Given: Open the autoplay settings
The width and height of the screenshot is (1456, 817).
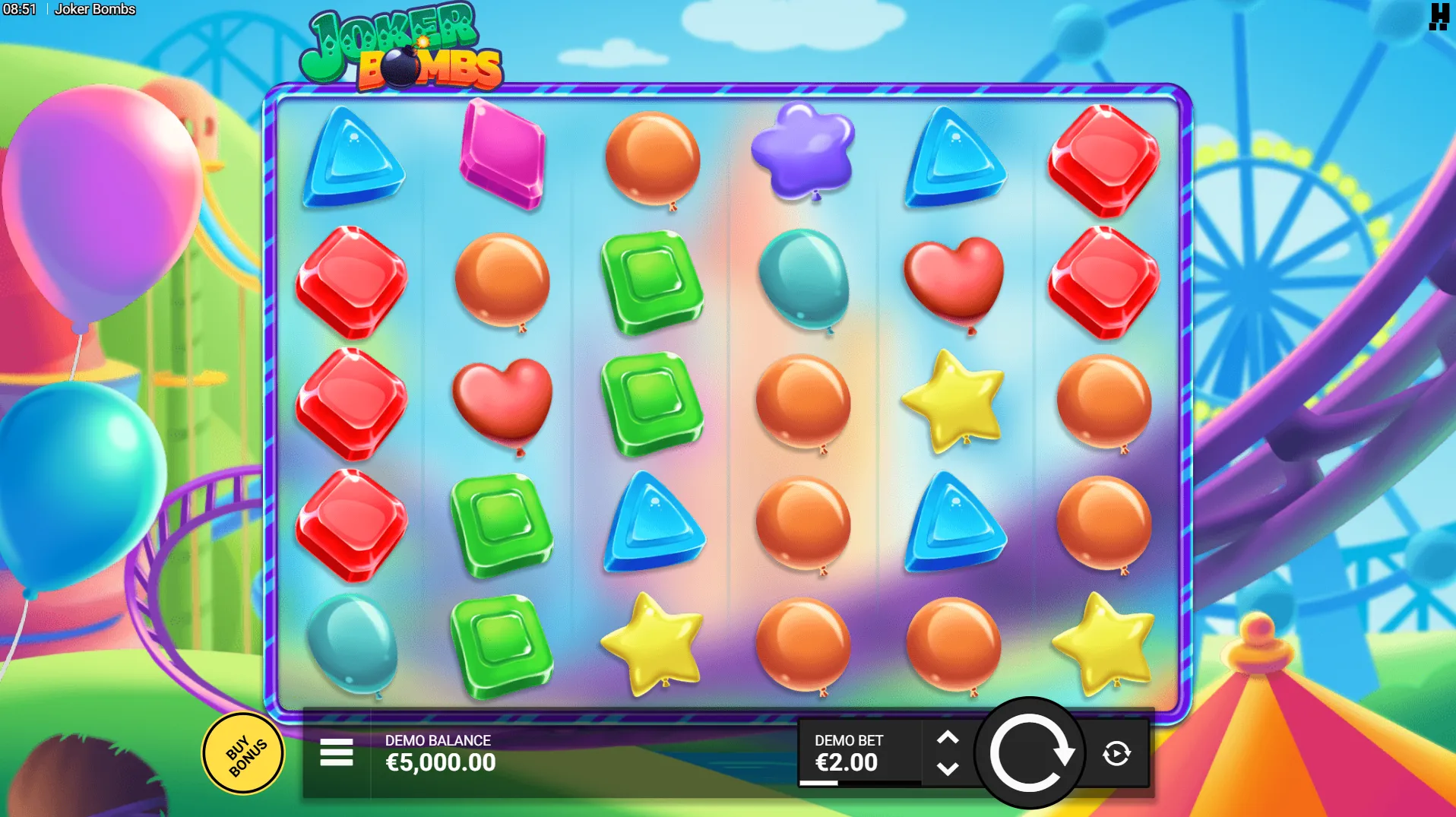Looking at the screenshot, I should tap(1116, 753).
